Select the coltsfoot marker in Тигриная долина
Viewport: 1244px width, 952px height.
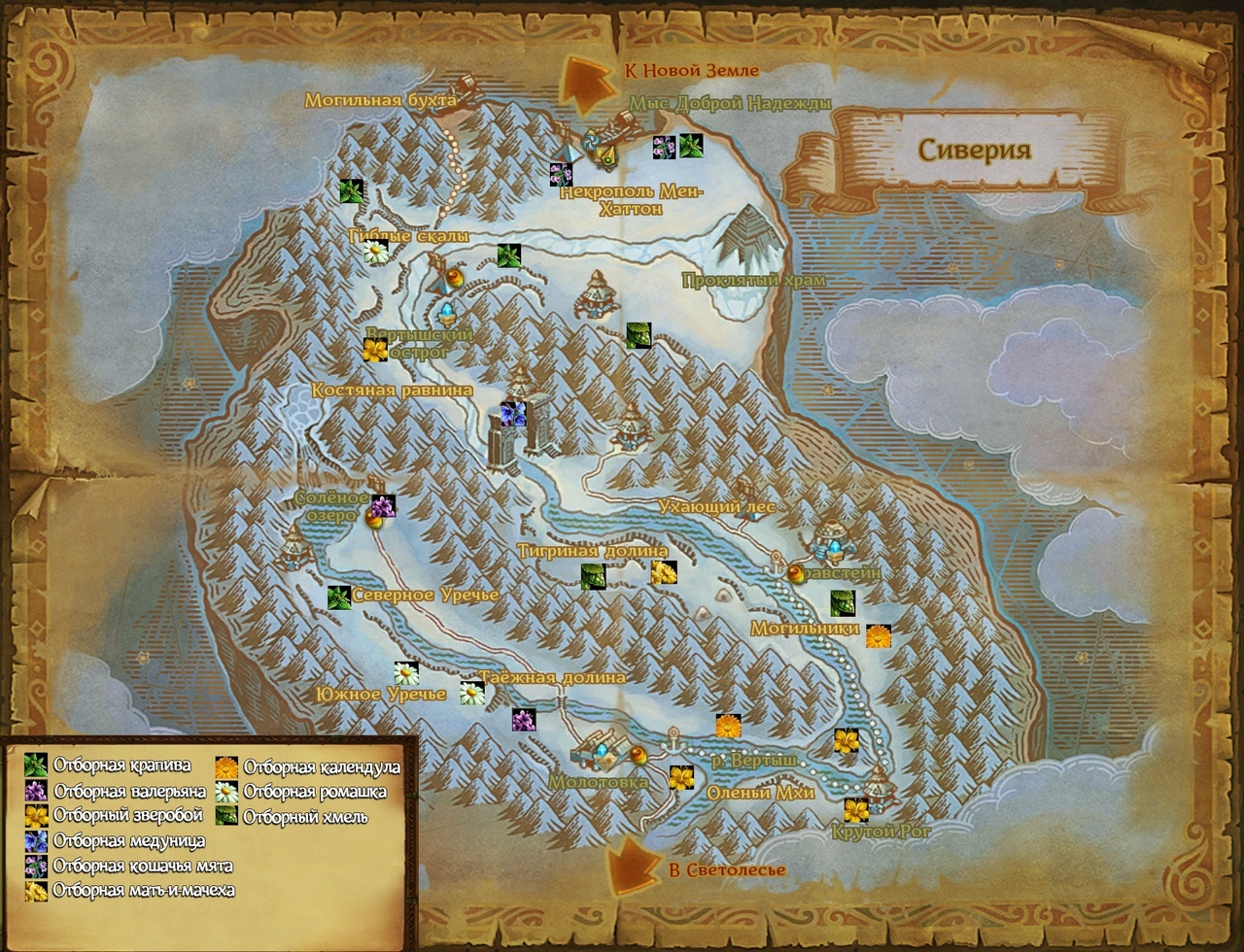[x=664, y=573]
